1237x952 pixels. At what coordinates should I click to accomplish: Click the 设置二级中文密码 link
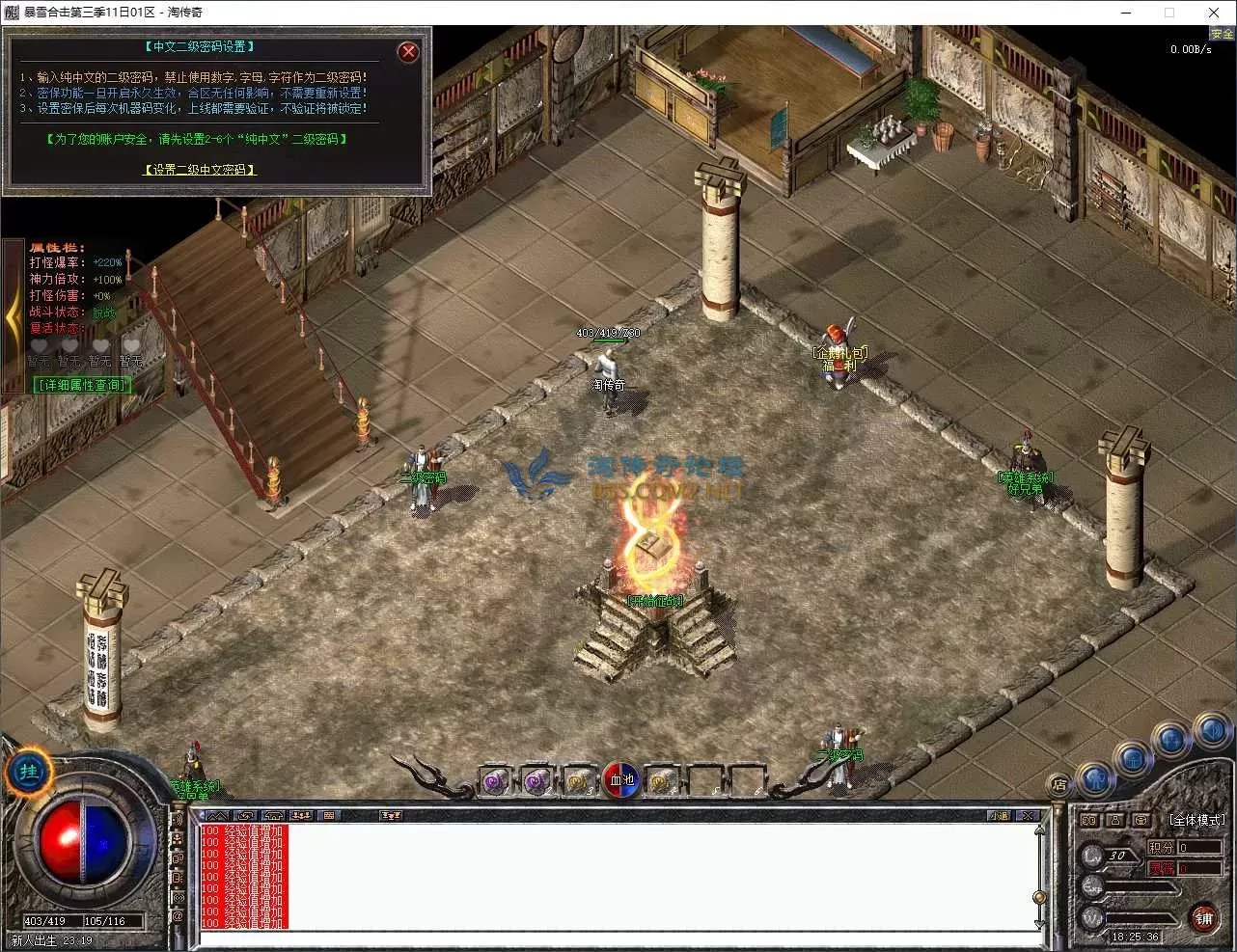coord(201,170)
